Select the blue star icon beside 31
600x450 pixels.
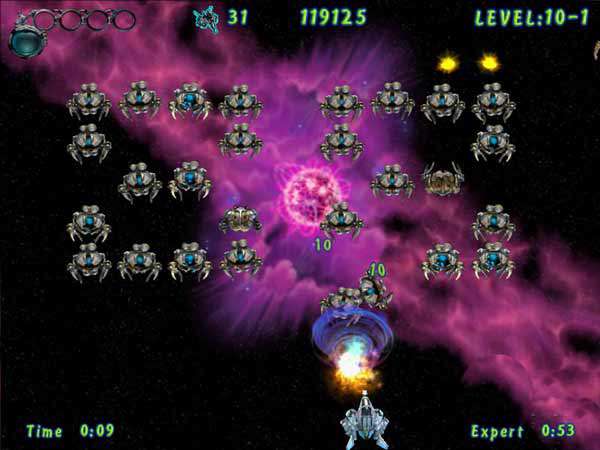click(x=206, y=17)
